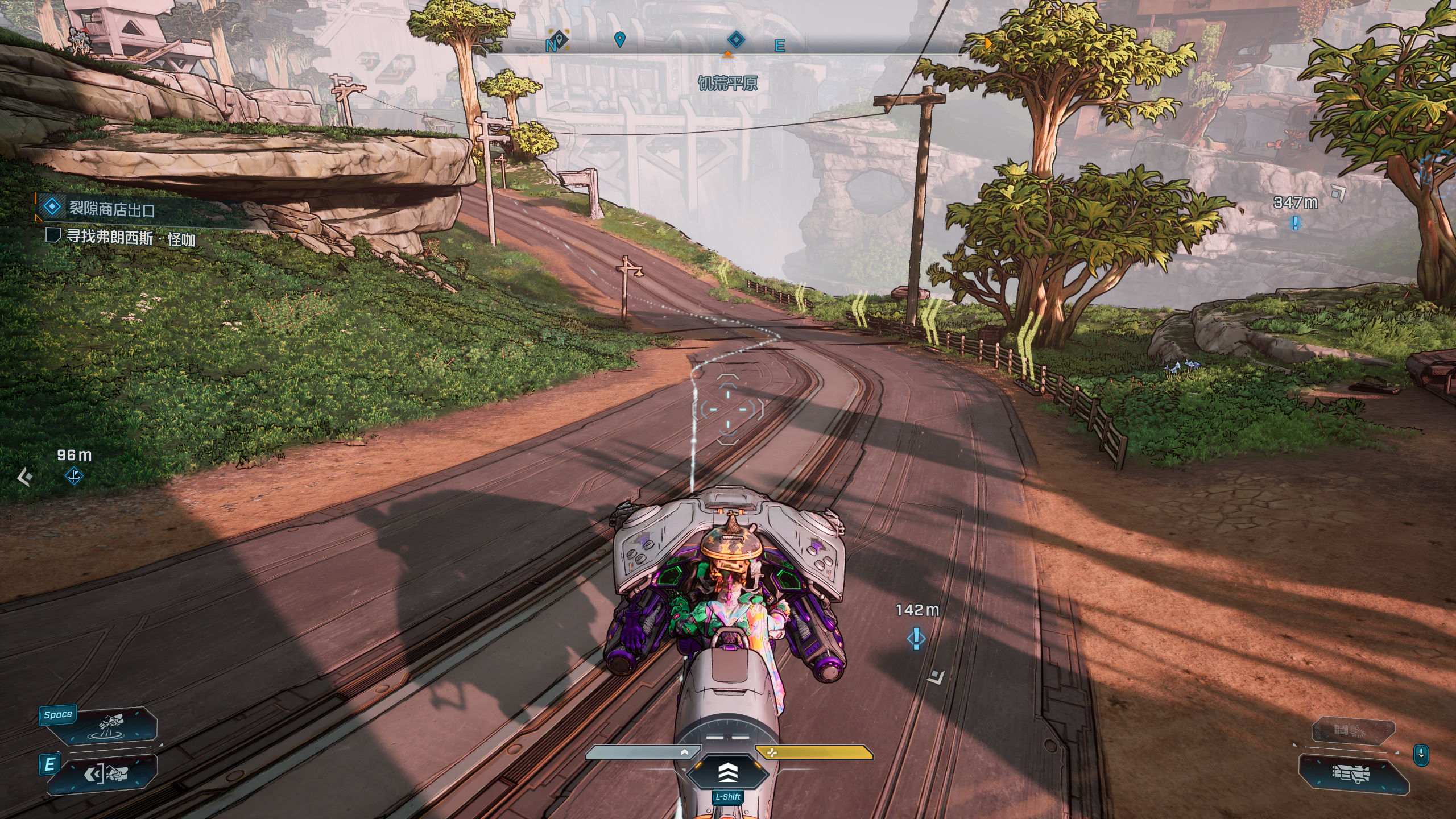Click the dark diamond pin marker by north
This screenshot has width=1456, height=819.
[560, 39]
